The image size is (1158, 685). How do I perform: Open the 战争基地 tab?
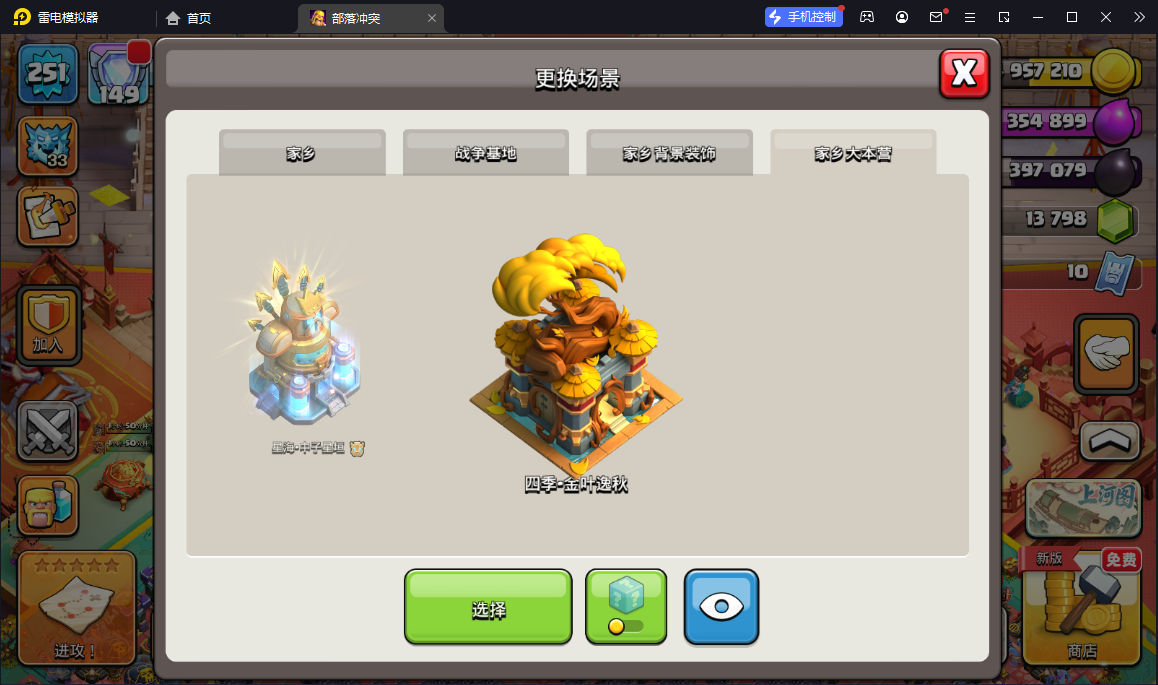[x=485, y=153]
